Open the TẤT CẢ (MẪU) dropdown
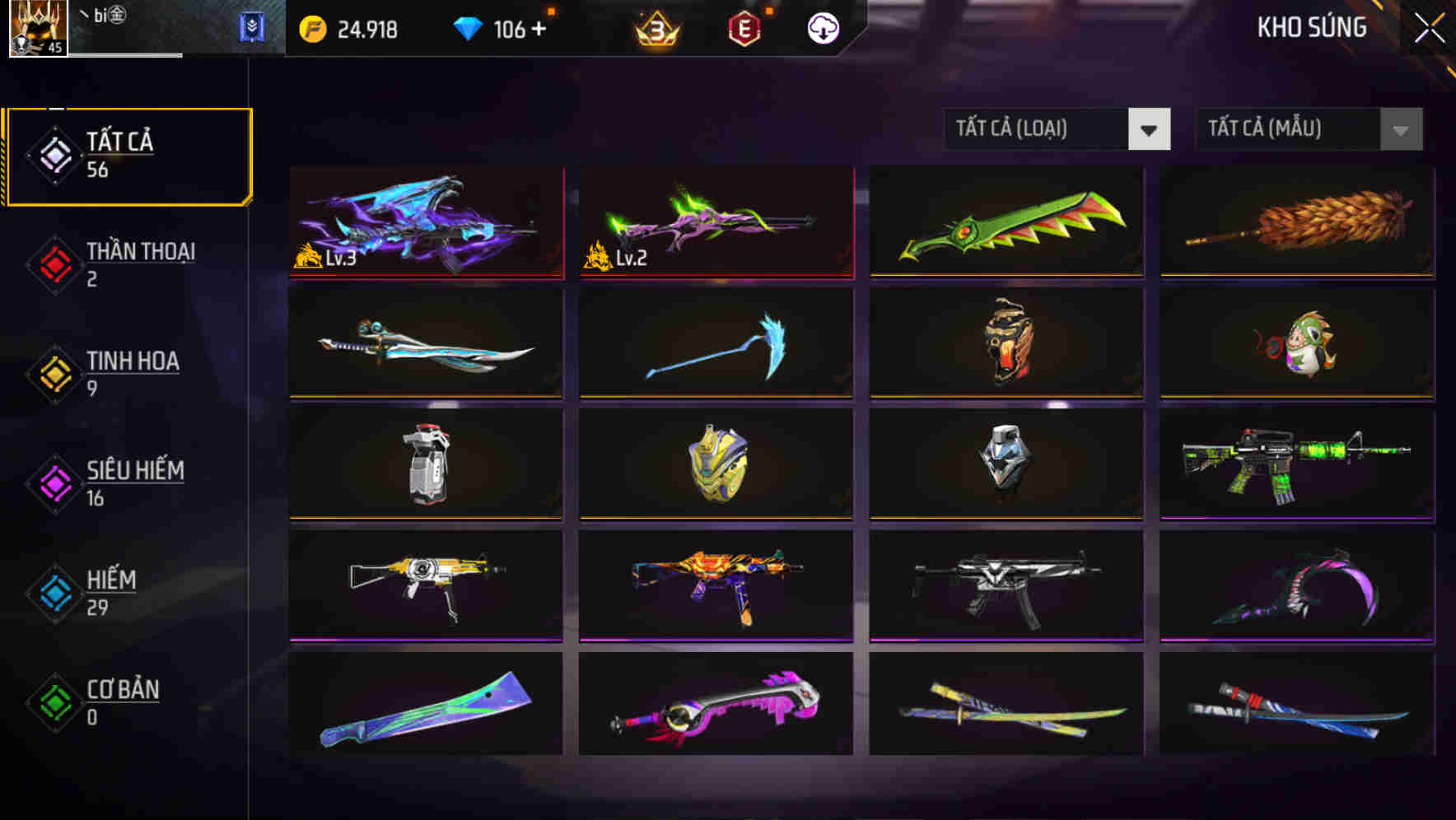 (1309, 129)
